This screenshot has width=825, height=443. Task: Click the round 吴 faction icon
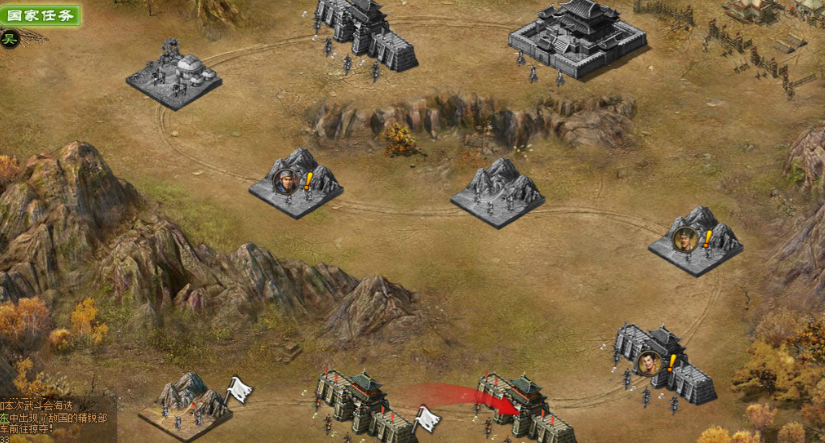10,39
